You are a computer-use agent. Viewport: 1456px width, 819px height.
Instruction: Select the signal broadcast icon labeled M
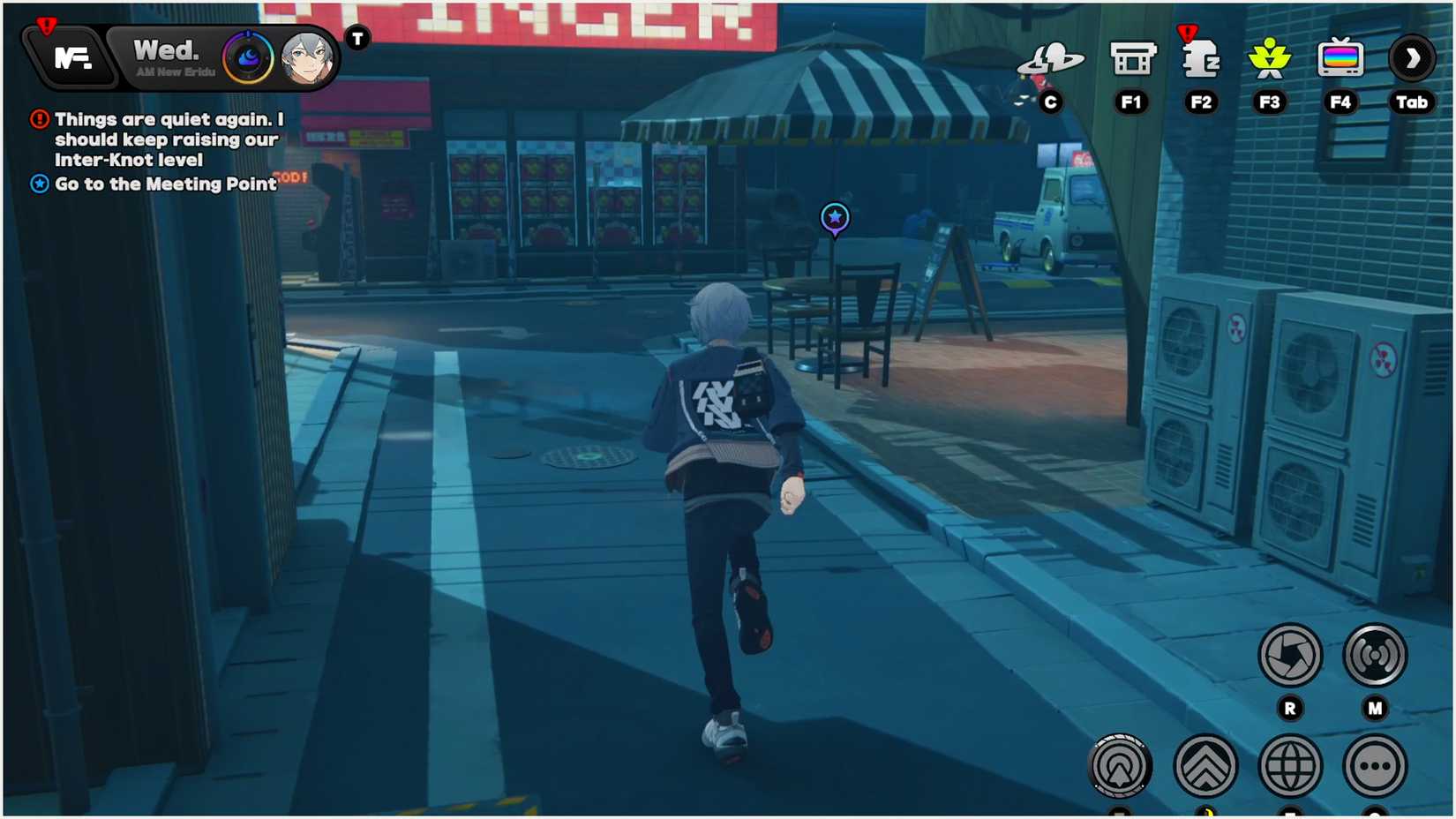coord(1374,655)
